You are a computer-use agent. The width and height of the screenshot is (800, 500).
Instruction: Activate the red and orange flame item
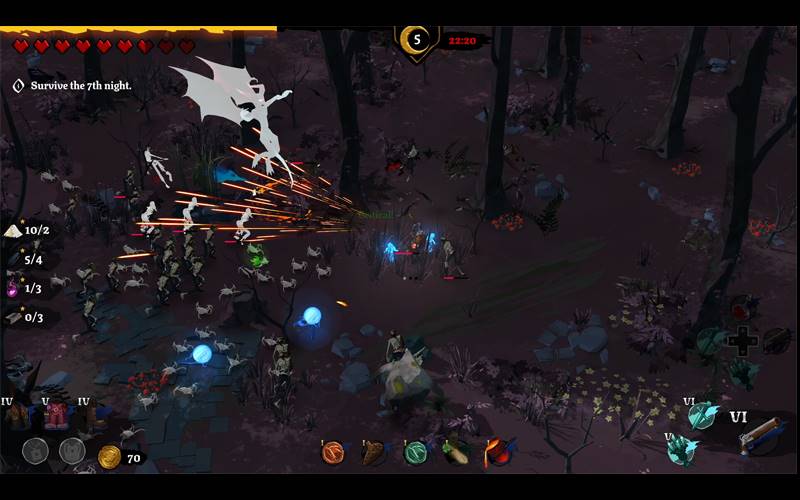click(498, 452)
